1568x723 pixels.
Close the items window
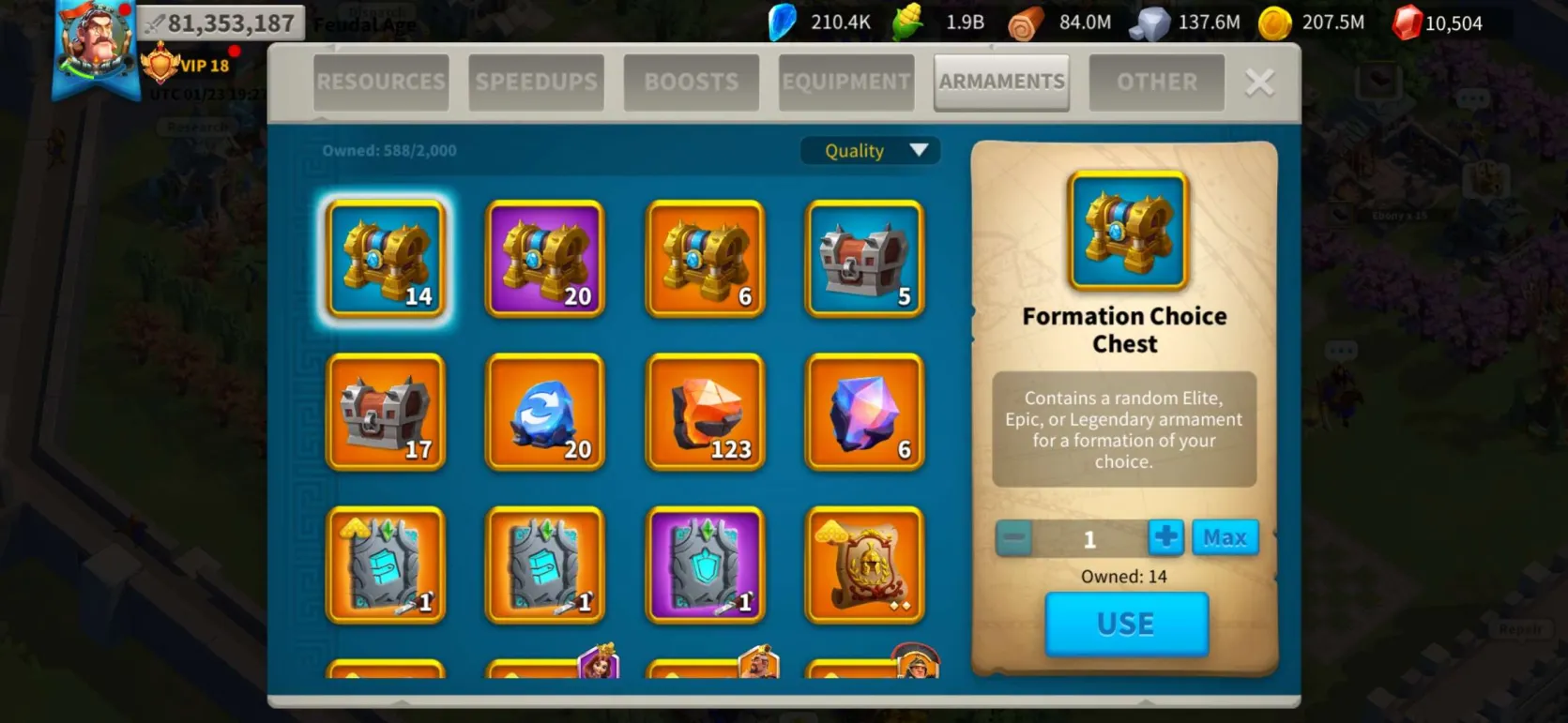point(1259,83)
